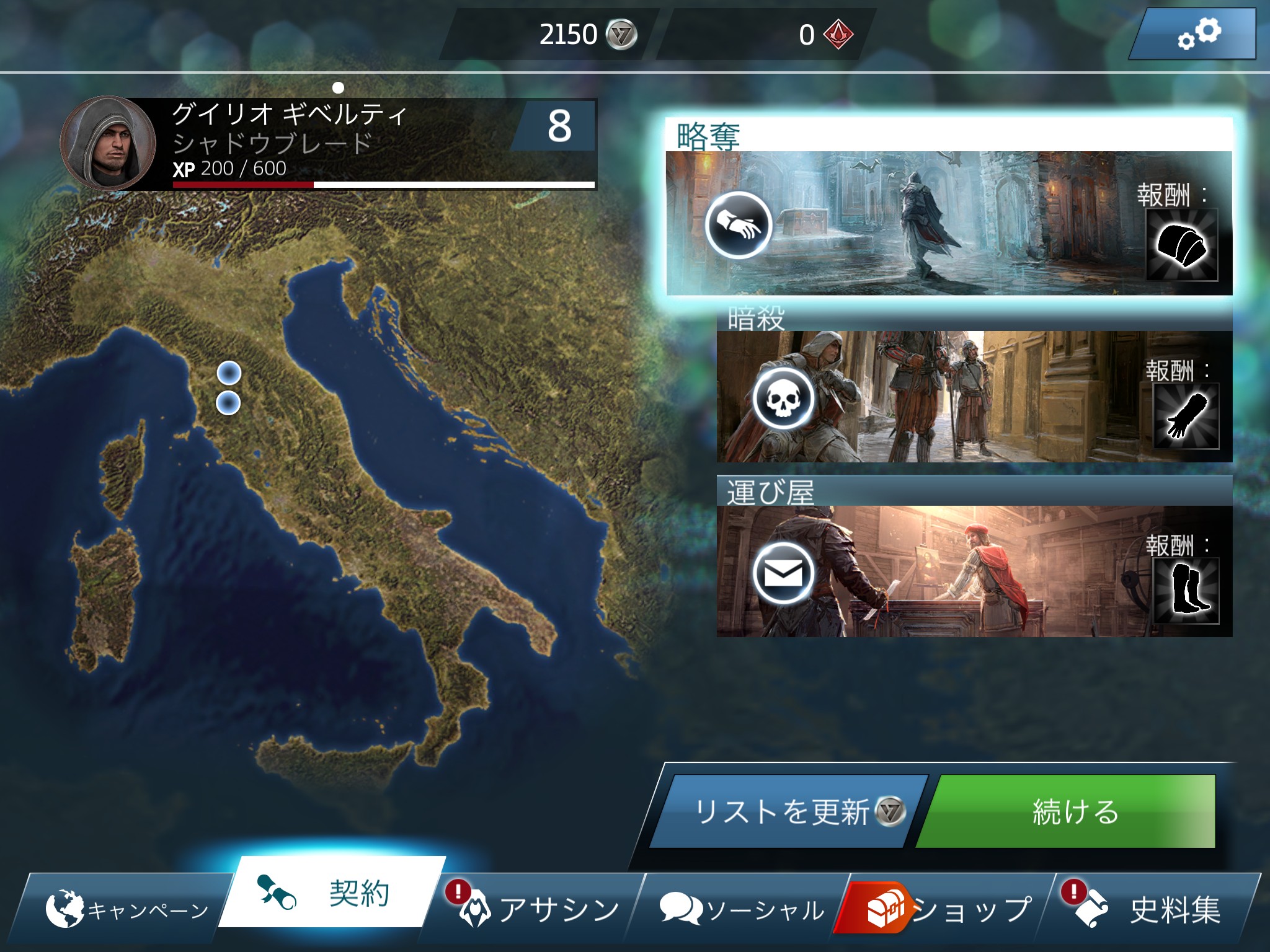This screenshot has width=1270, height=952.
Task: View the hooded assassin portrait
Action: tap(108, 143)
